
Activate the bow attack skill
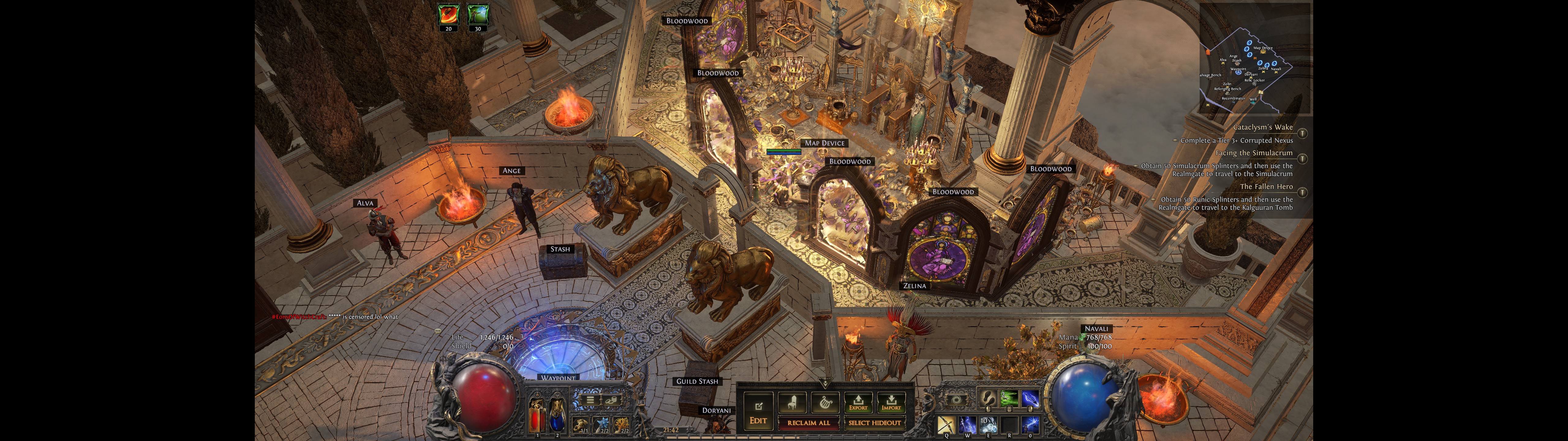click(946, 424)
